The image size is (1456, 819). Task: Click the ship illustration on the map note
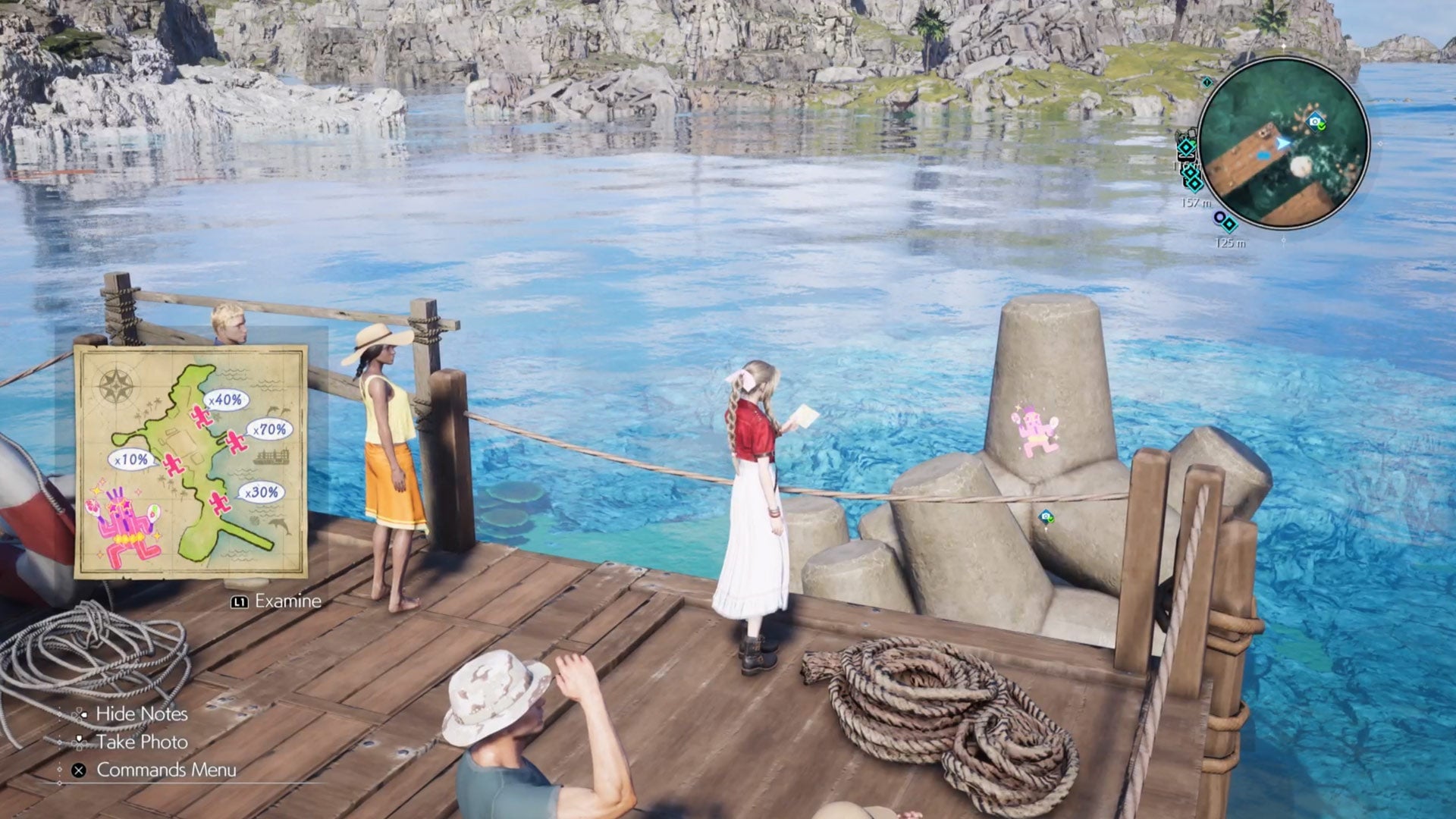(x=271, y=455)
